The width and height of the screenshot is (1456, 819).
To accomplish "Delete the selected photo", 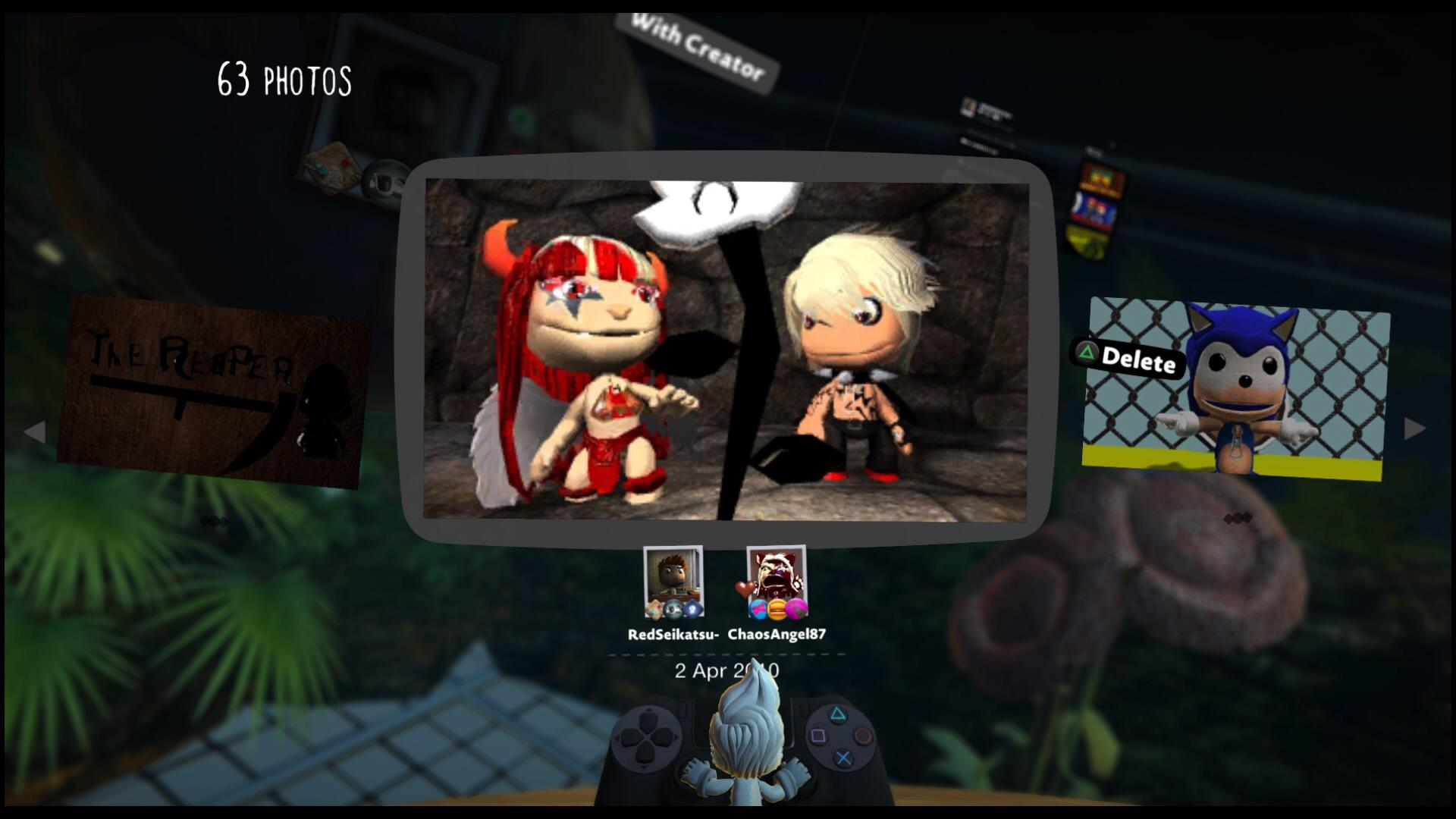I will (x=1128, y=357).
